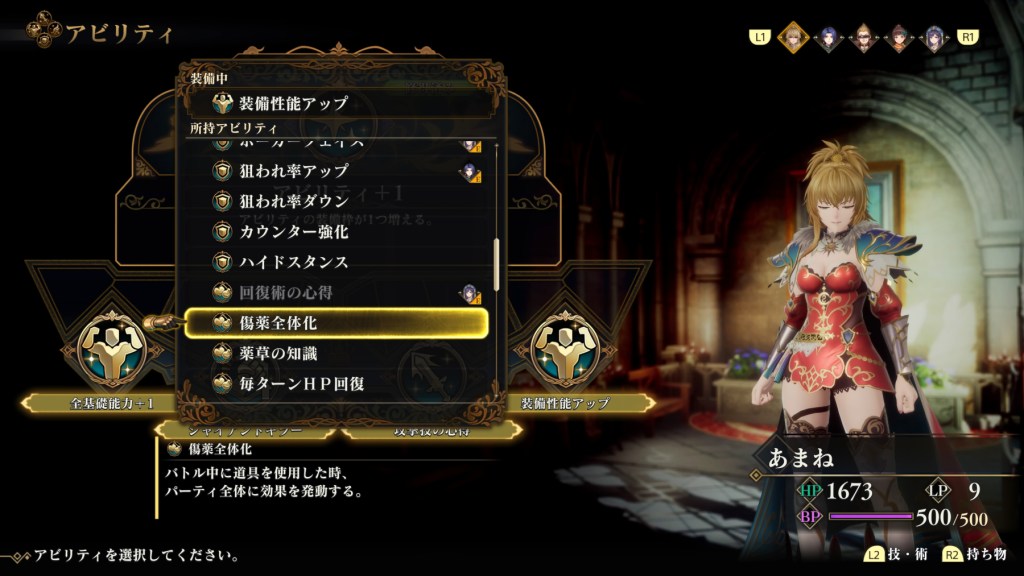
Task: Select カウンター強化 in the list
Action: (336, 231)
